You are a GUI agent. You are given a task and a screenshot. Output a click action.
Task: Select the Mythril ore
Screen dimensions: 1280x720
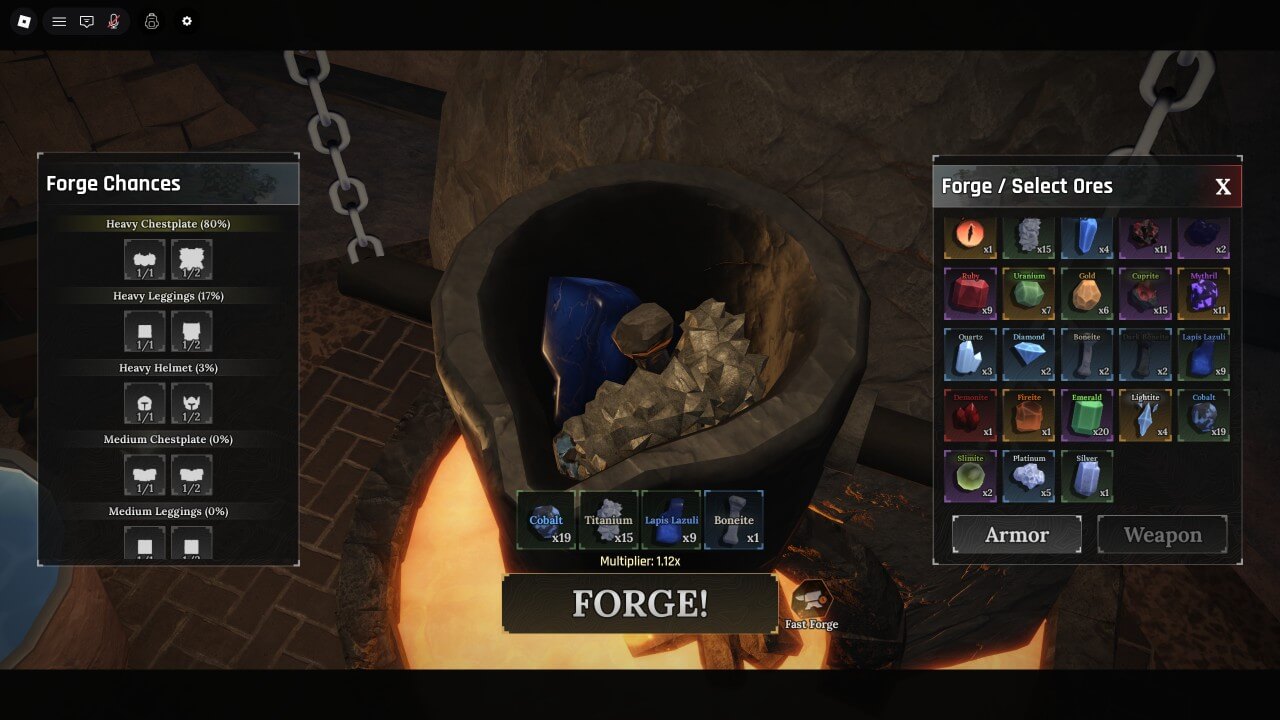coord(1203,294)
